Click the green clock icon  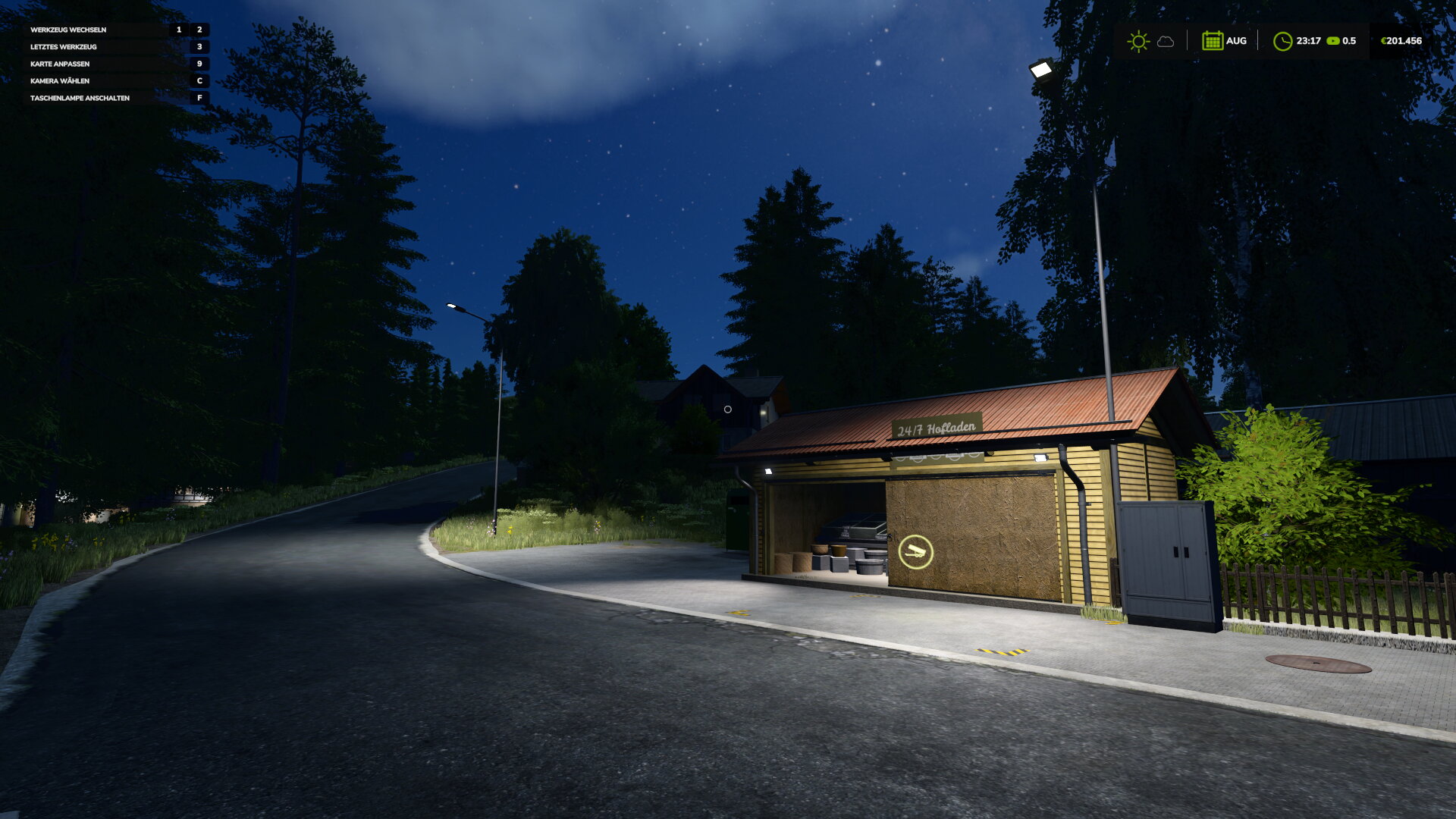[x=1282, y=41]
